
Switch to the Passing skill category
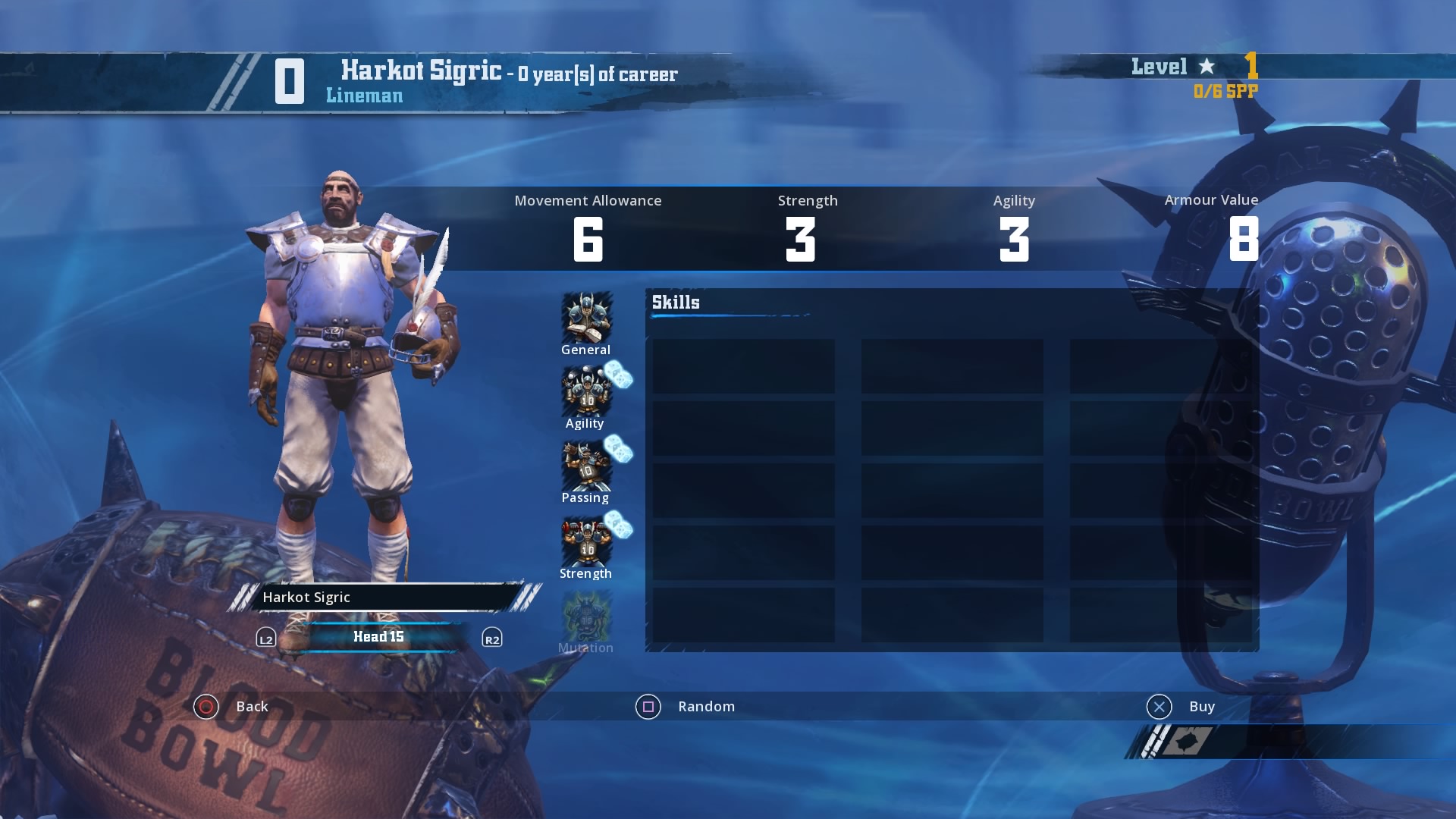coord(586,471)
